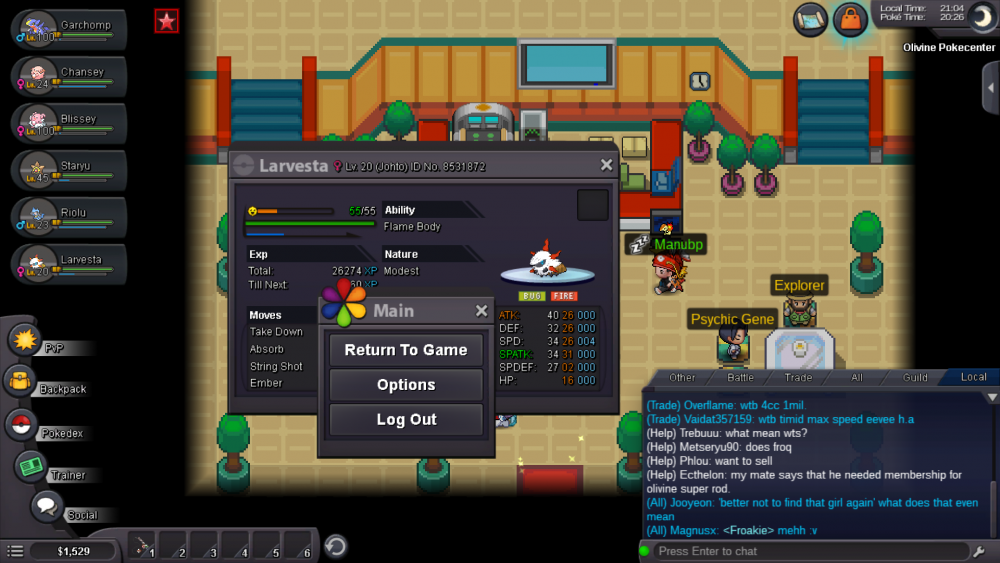Open the Trainer card
Screen dimensions: 1000x563
pos(32,466)
